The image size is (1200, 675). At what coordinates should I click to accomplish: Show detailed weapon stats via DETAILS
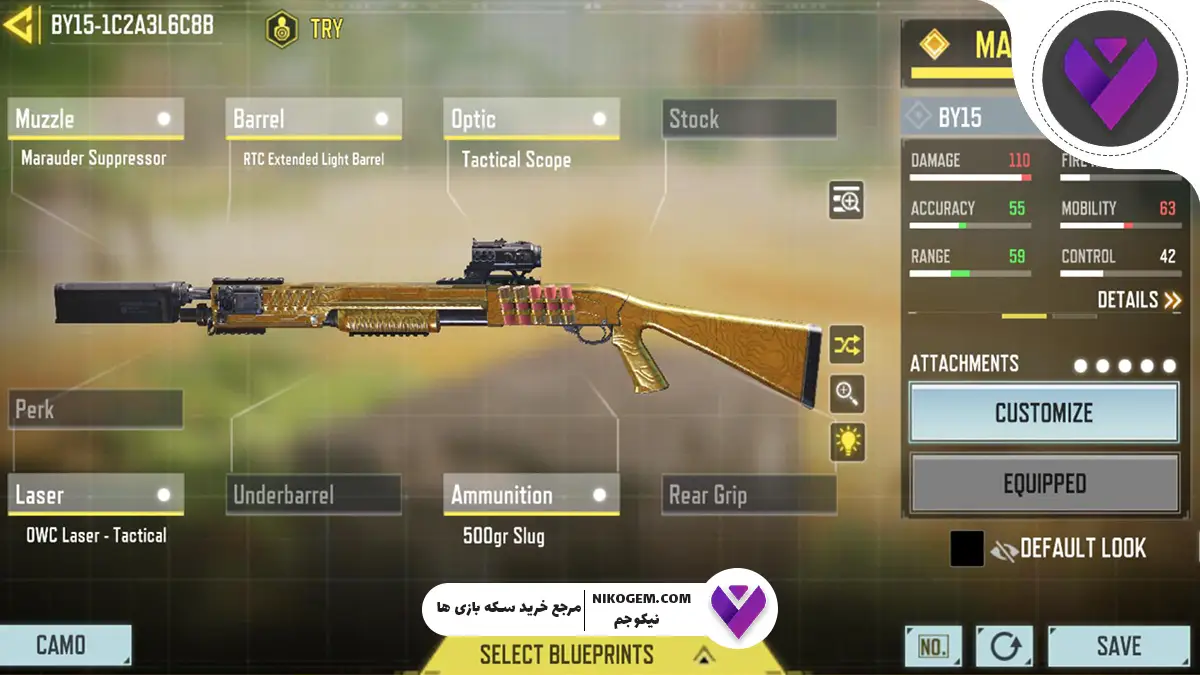tap(1139, 299)
